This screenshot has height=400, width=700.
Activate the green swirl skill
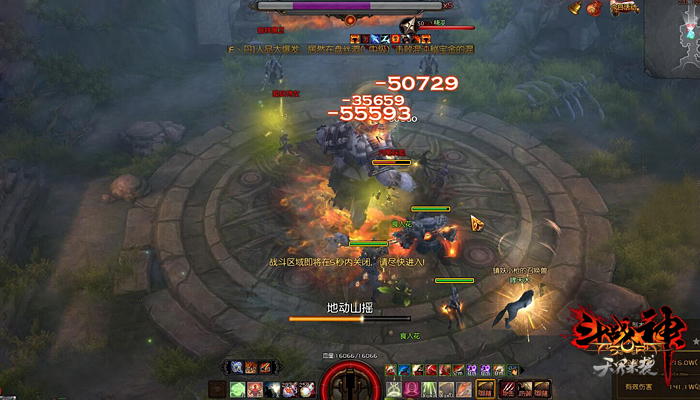click(x=238, y=389)
